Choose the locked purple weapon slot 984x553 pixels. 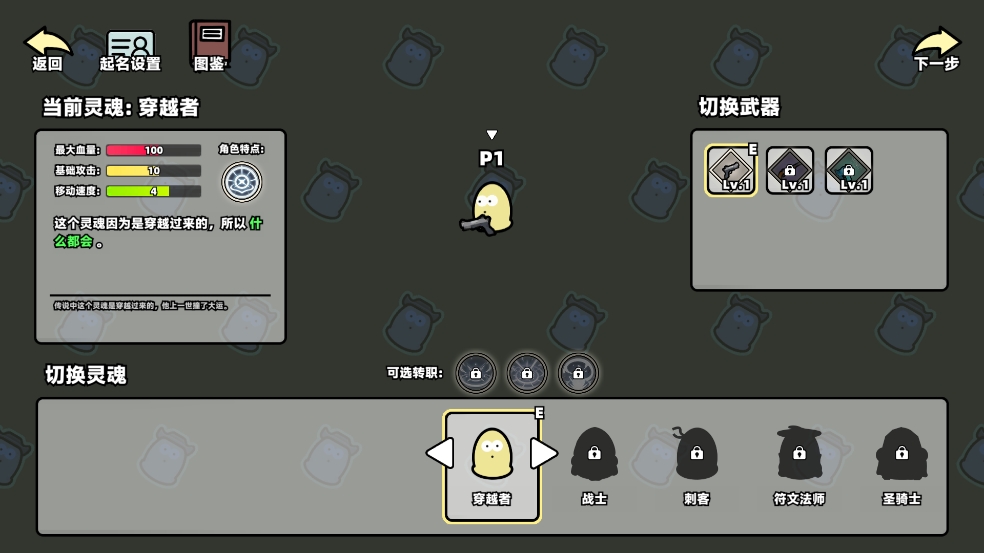790,170
